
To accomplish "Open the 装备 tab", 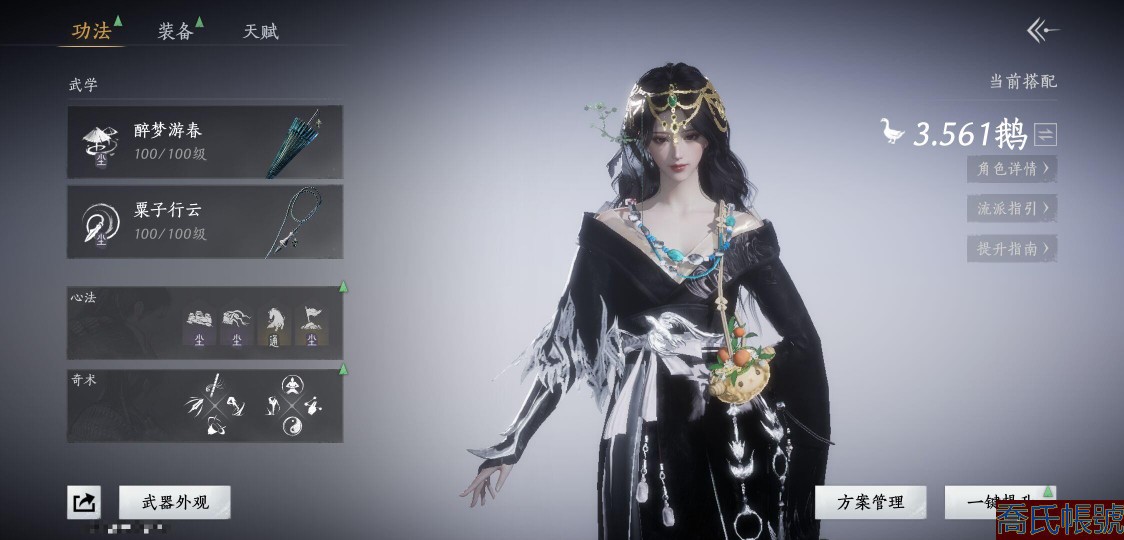I will (x=175, y=31).
